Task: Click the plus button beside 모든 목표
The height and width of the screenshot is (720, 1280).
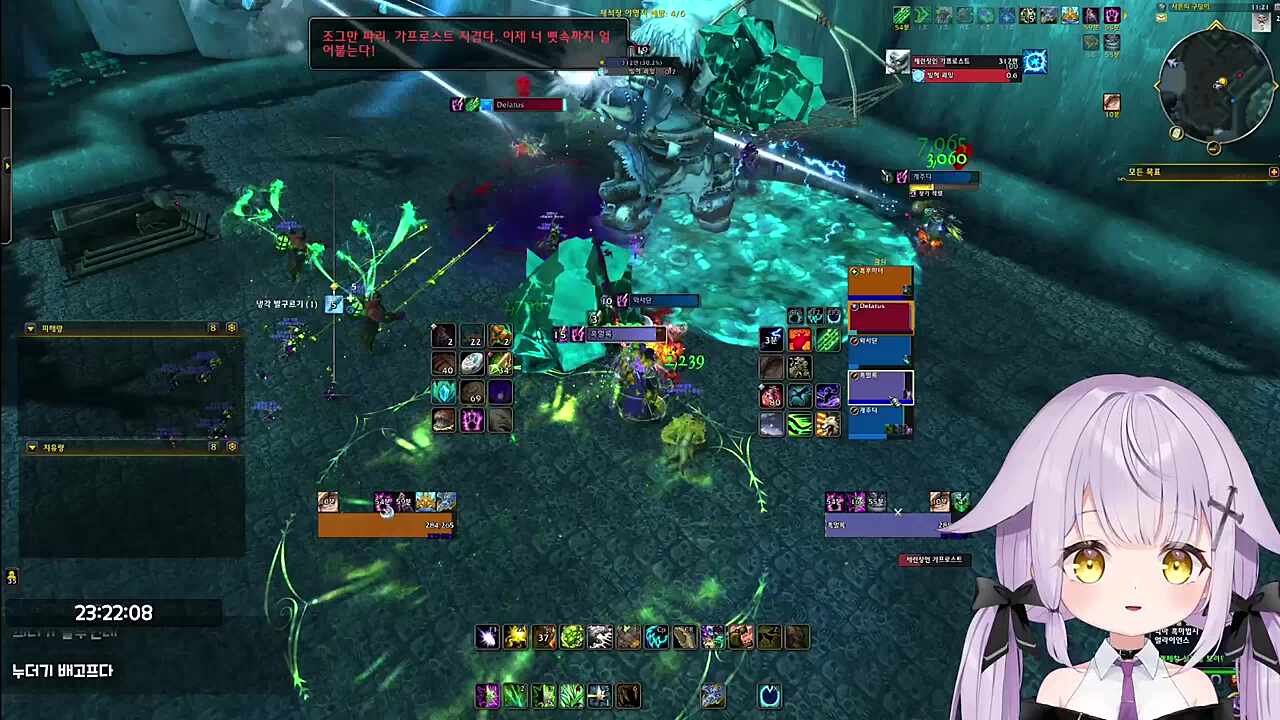Action: click(x=1272, y=171)
